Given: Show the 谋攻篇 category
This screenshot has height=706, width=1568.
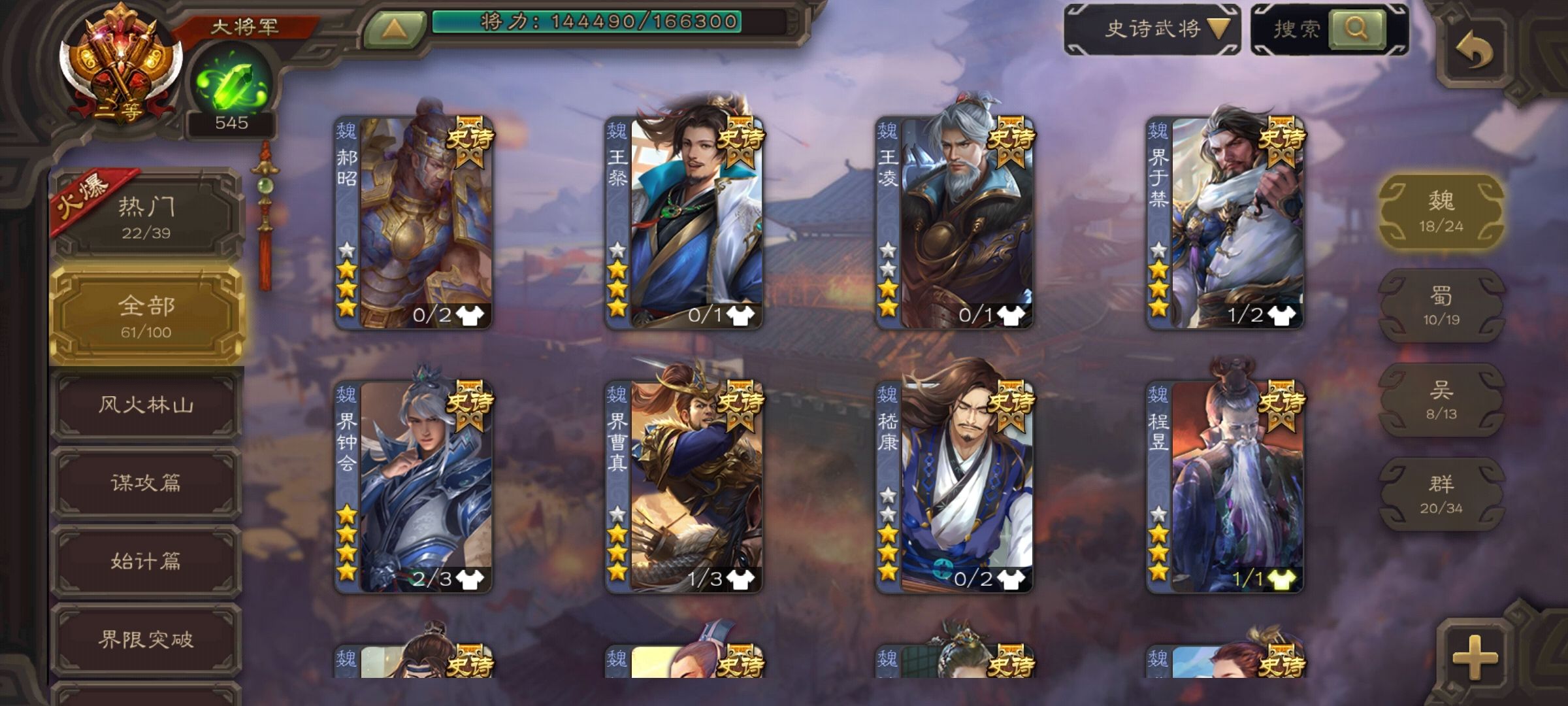Looking at the screenshot, I should [x=146, y=483].
